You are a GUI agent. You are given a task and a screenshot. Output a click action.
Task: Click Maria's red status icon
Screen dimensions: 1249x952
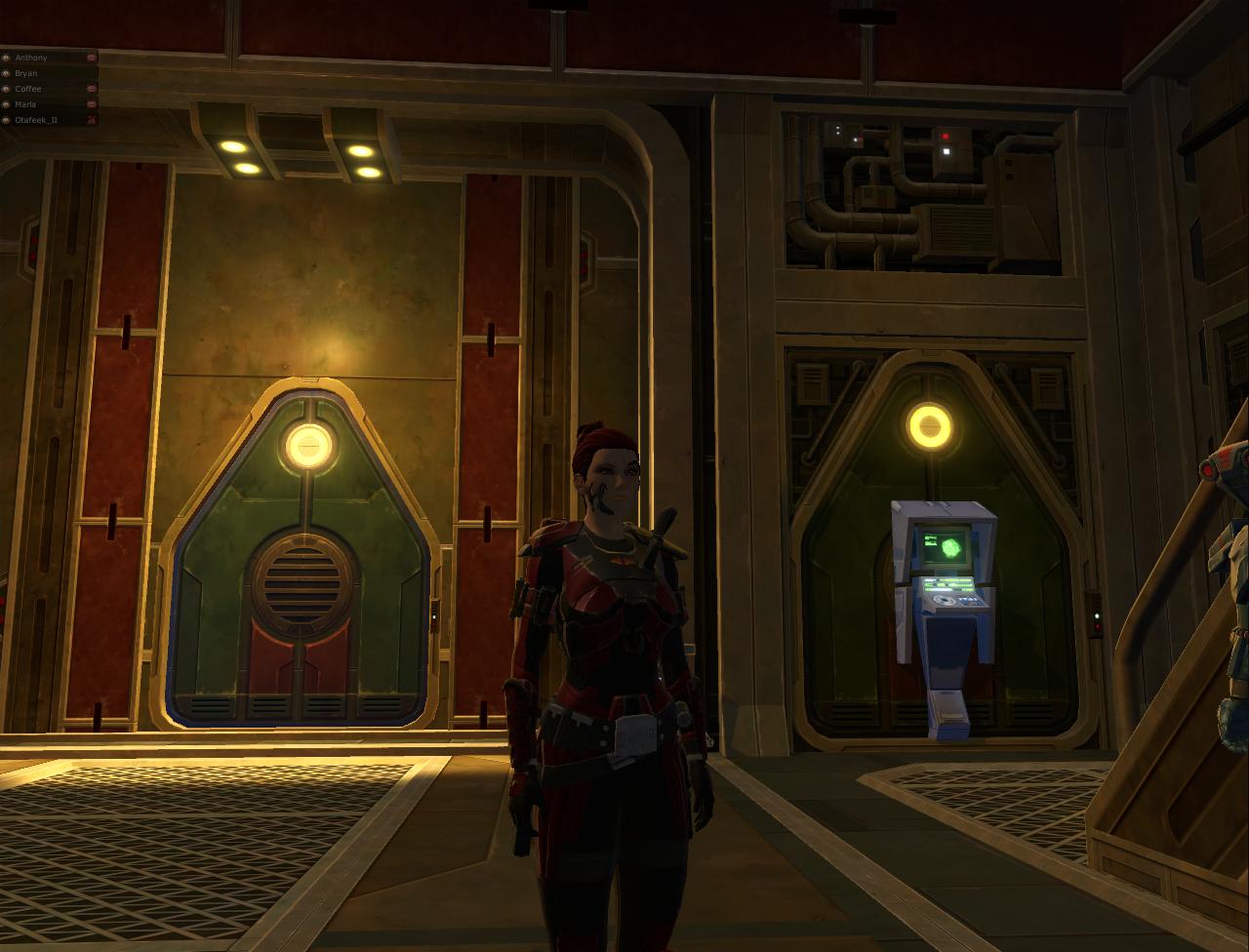coord(91,104)
